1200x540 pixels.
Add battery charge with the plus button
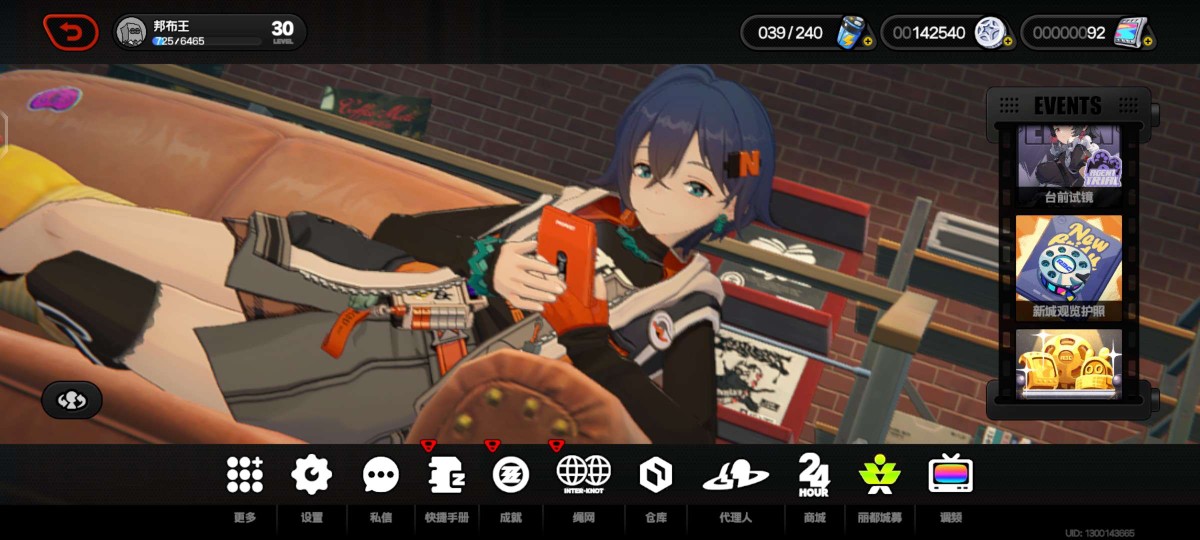867,42
